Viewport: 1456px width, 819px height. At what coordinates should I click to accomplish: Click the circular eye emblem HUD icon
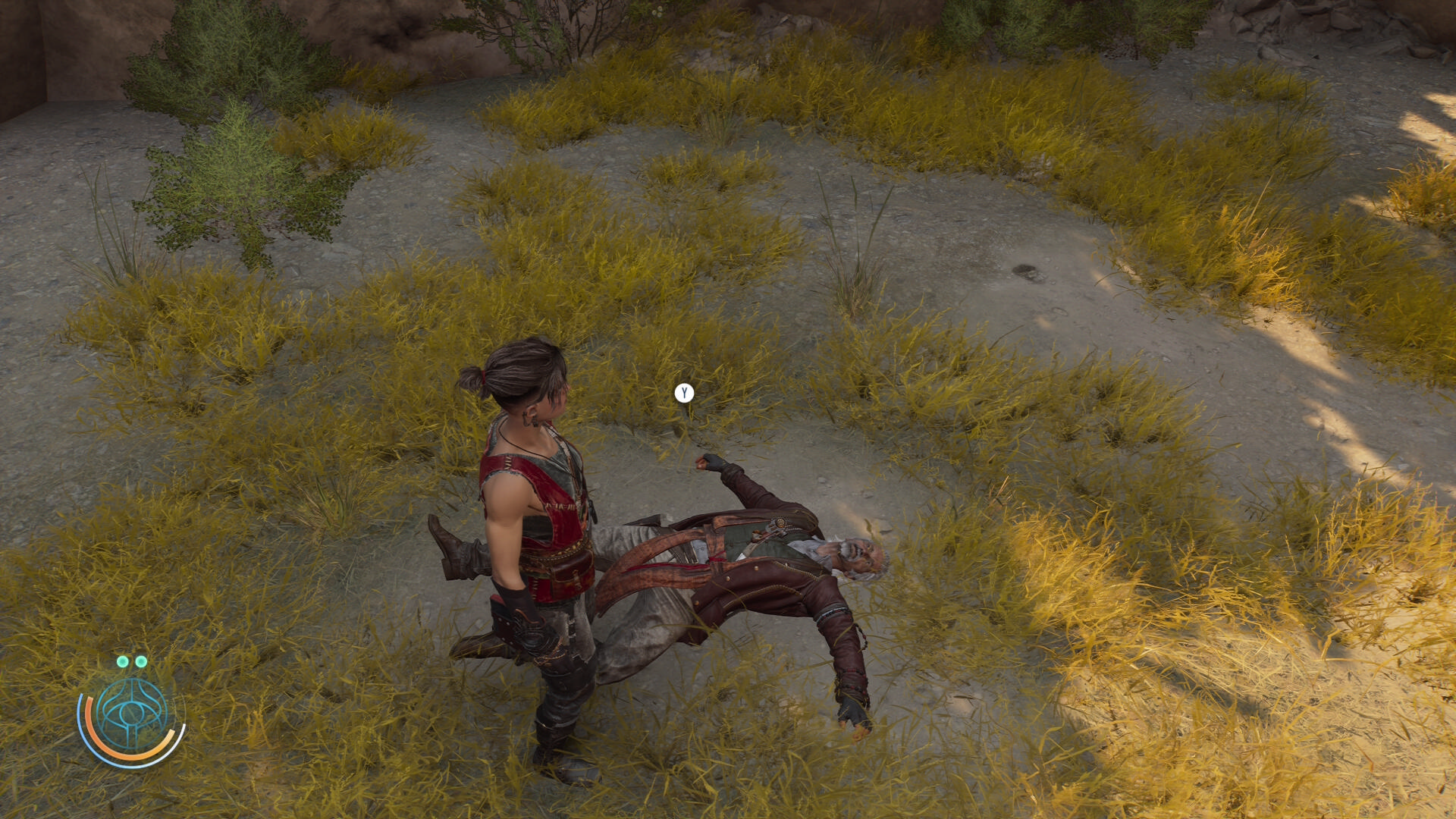tap(132, 715)
